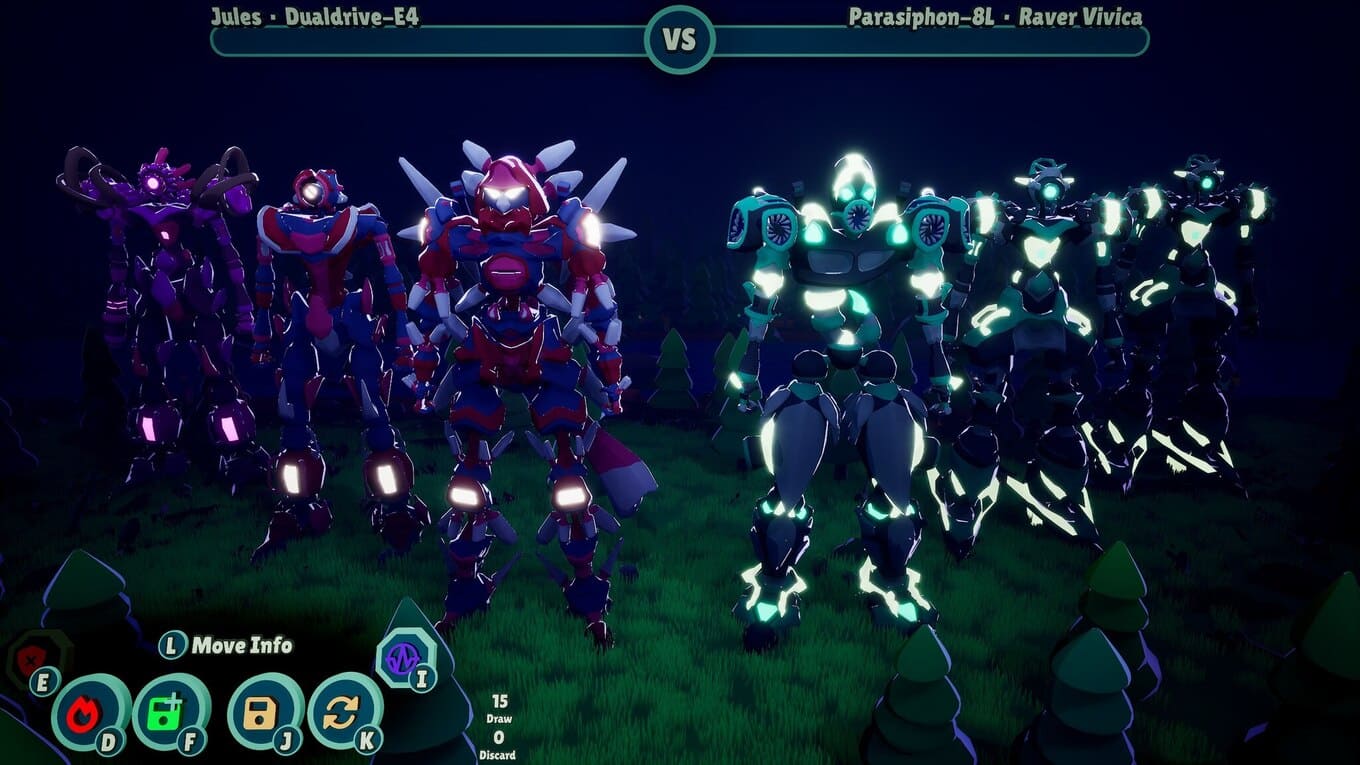Viewport: 1360px width, 765px height.
Task: Choose the tan floppy disk button
Action: pyautogui.click(x=262, y=711)
